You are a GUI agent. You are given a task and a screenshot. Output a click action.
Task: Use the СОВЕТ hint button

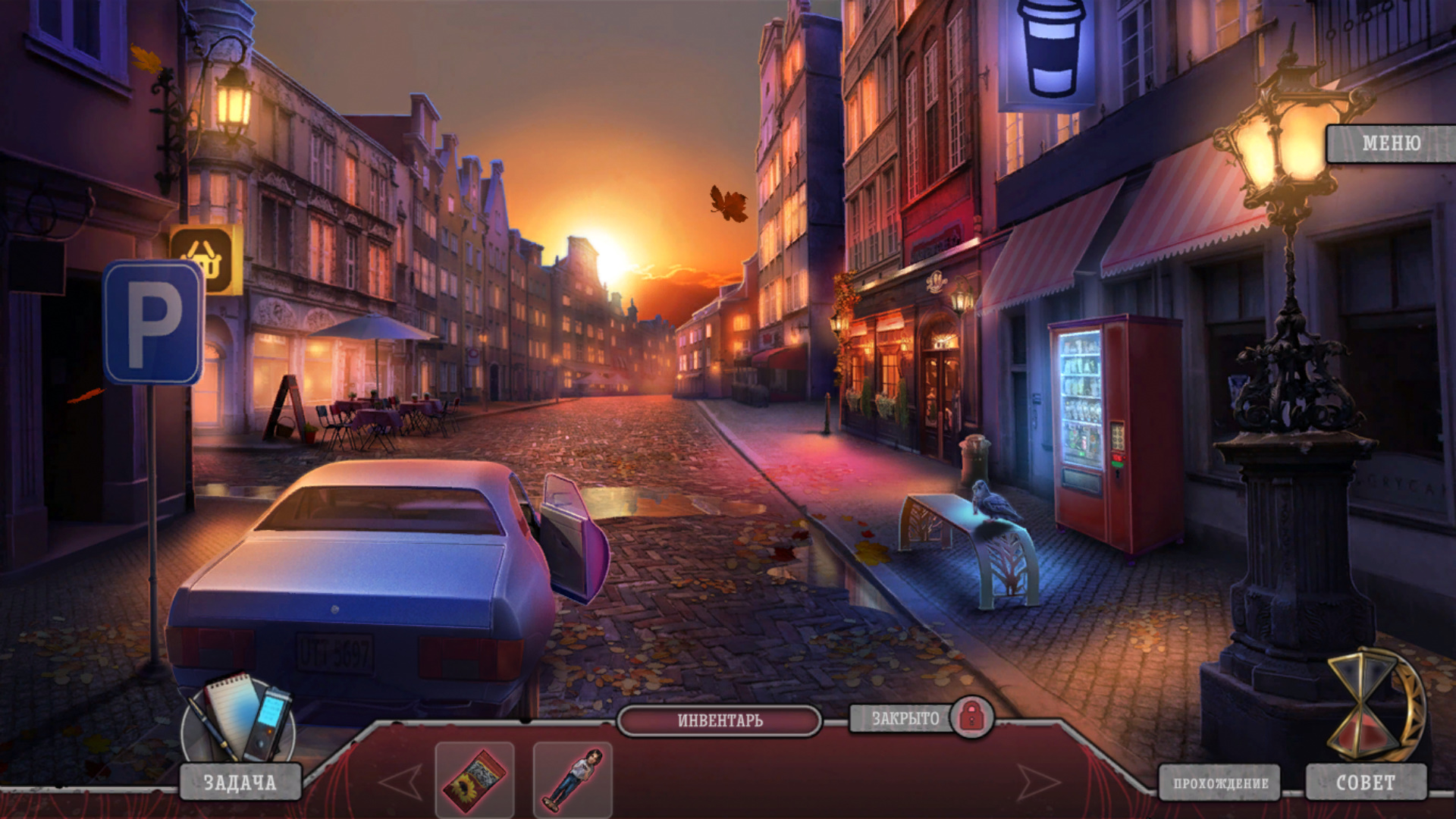click(1366, 783)
